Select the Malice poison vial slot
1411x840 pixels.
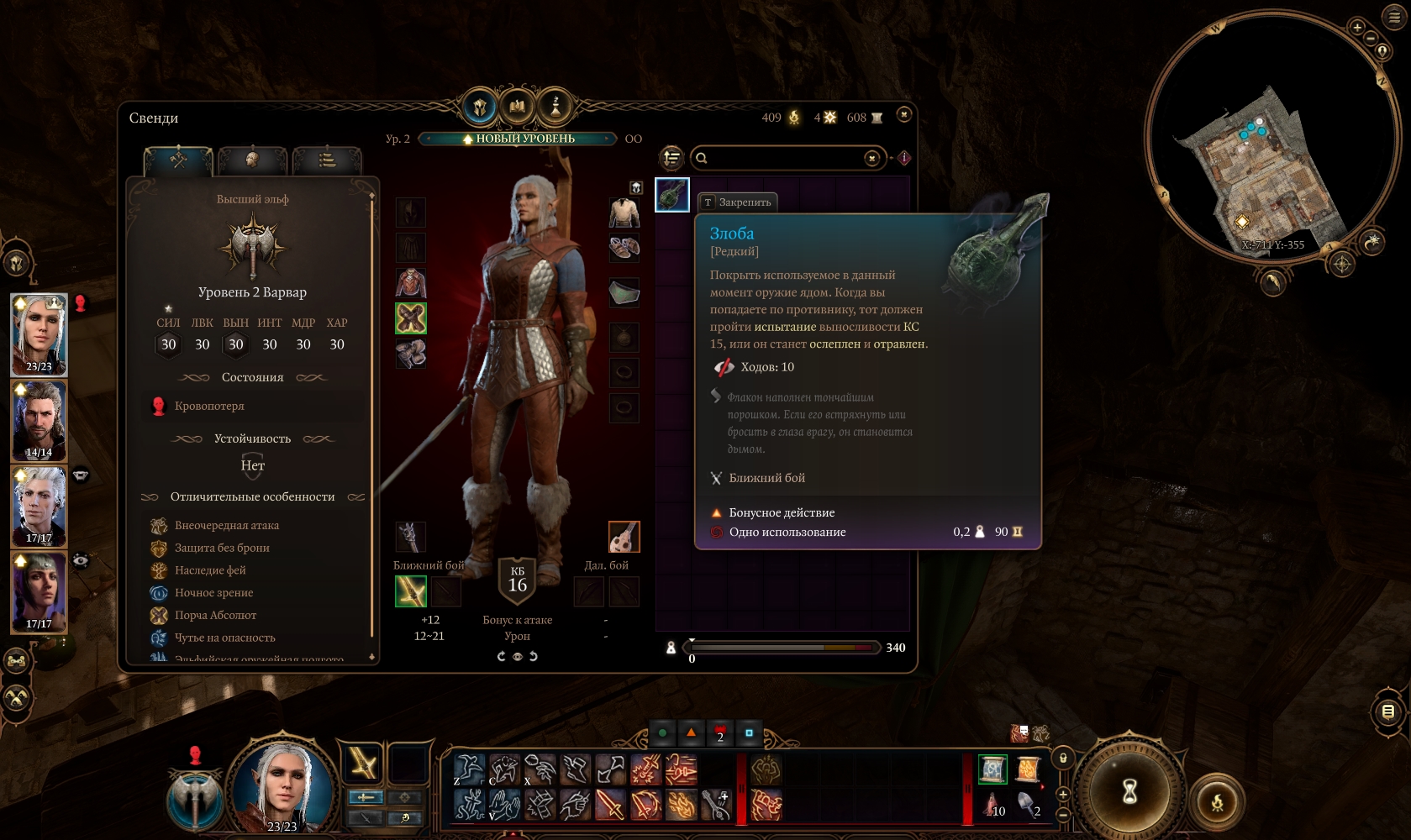point(672,195)
